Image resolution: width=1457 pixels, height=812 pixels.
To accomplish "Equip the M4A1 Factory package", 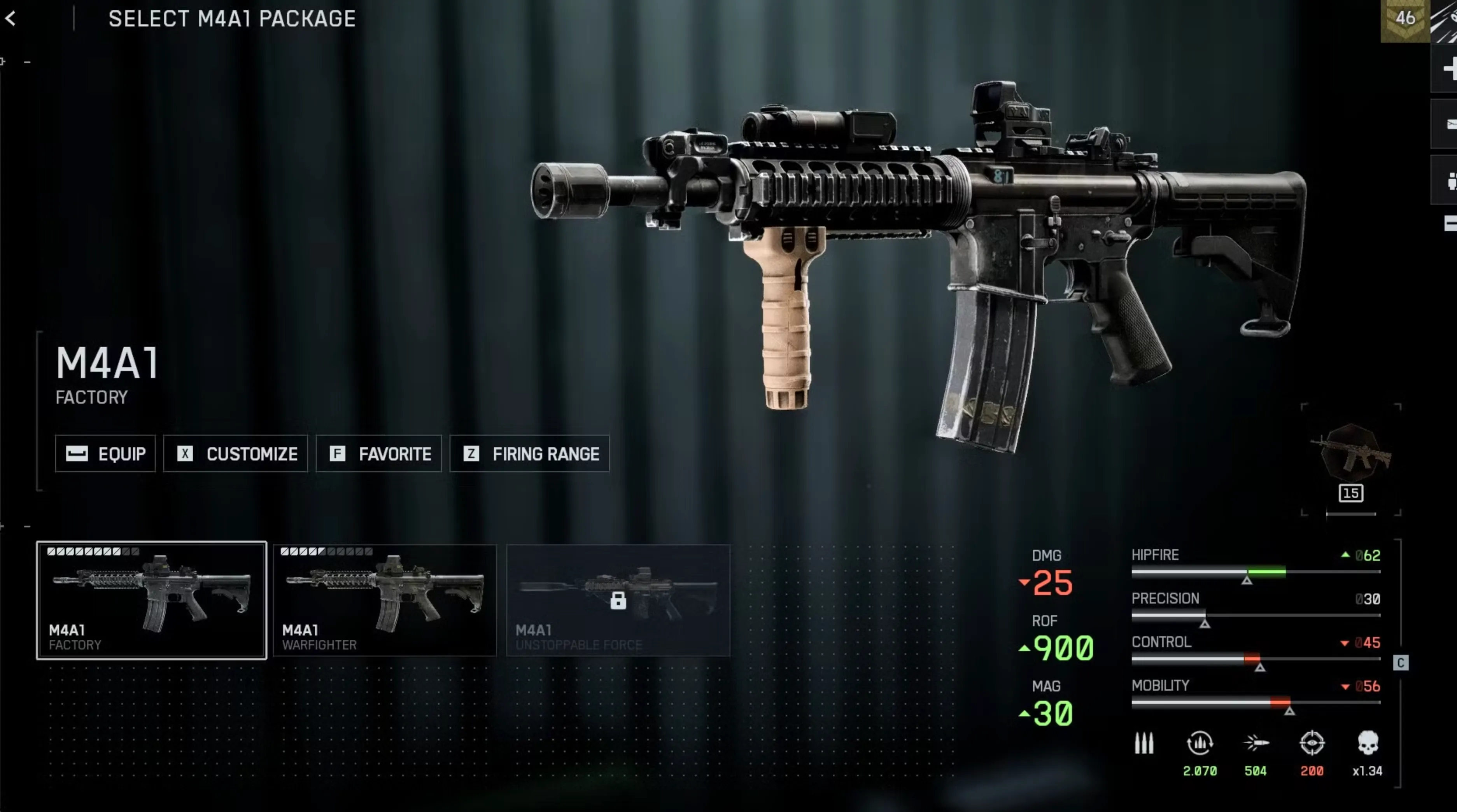I will [105, 453].
